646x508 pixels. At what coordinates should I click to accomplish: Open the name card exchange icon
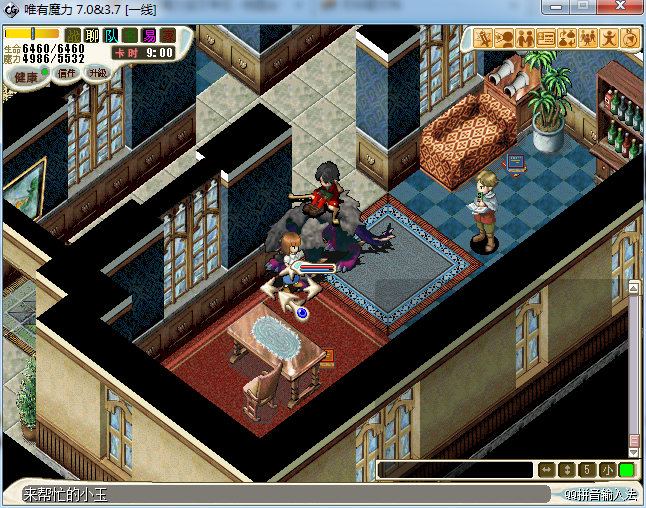(546, 38)
